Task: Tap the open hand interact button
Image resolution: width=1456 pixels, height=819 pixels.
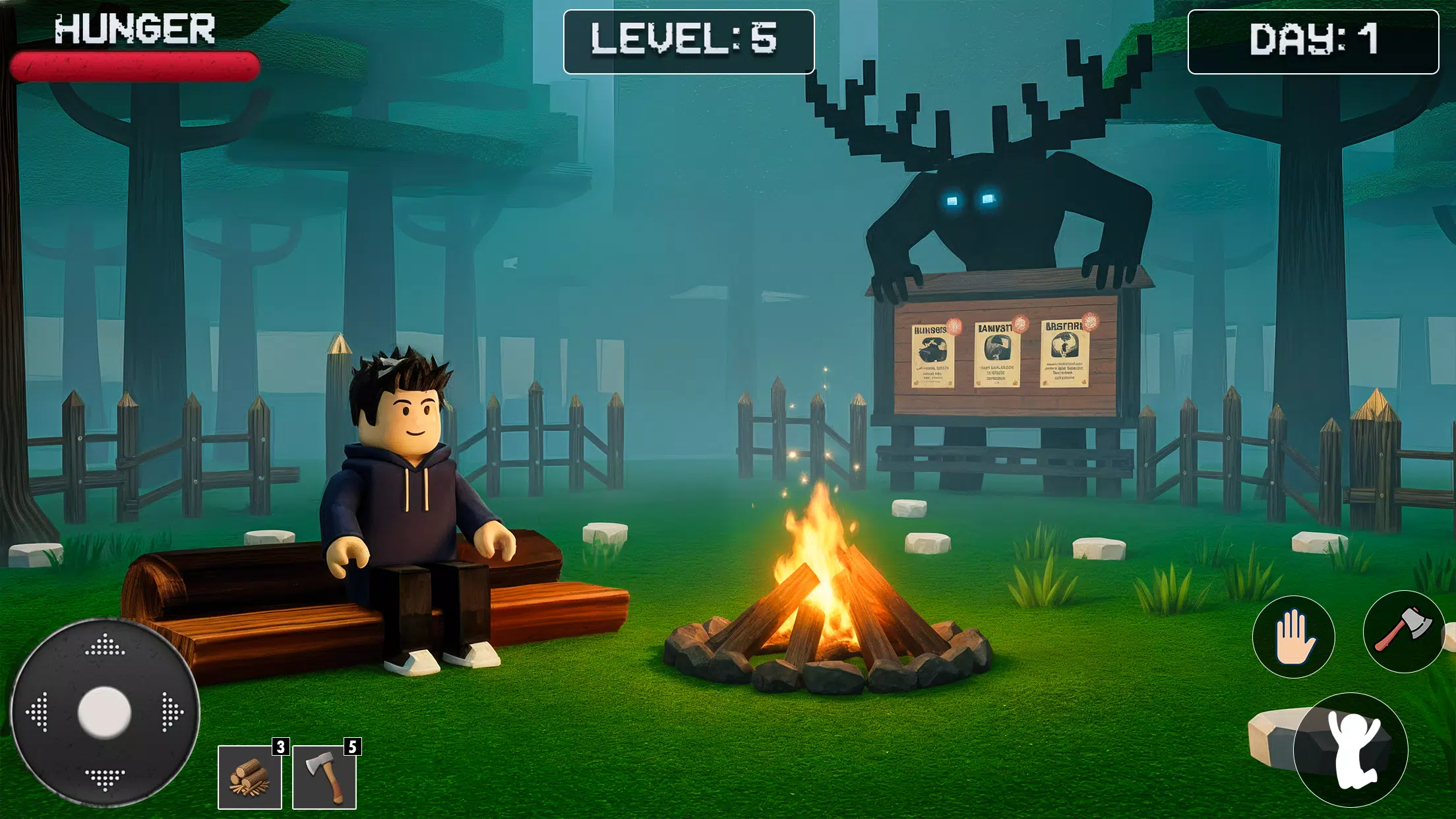Action: [x=1293, y=637]
